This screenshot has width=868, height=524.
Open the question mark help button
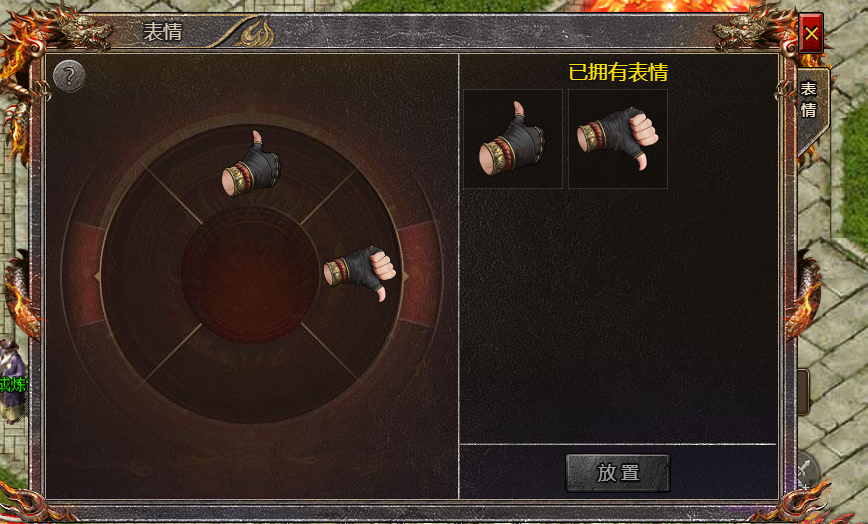click(x=69, y=76)
